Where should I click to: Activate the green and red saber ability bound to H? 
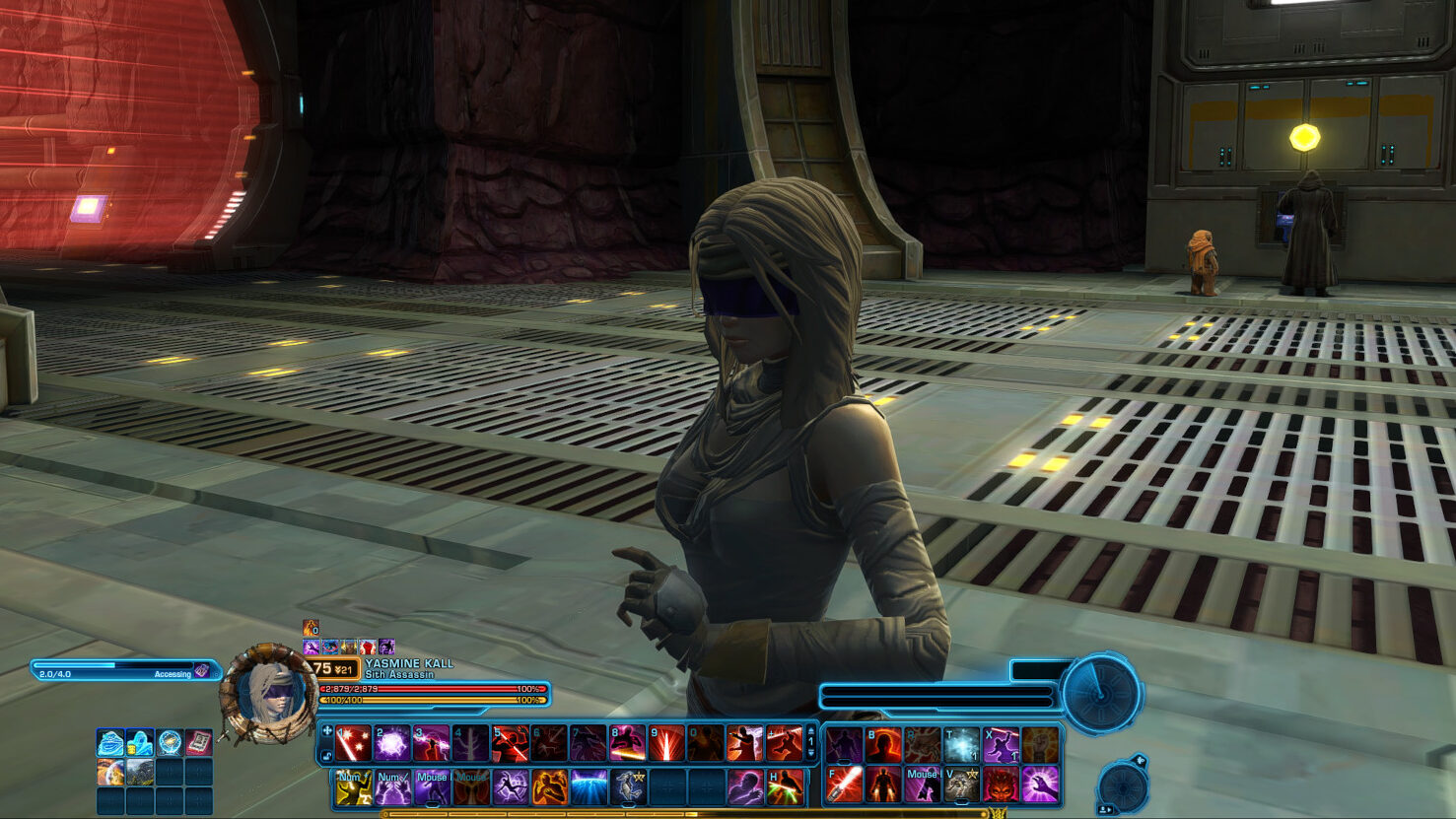pos(785,786)
